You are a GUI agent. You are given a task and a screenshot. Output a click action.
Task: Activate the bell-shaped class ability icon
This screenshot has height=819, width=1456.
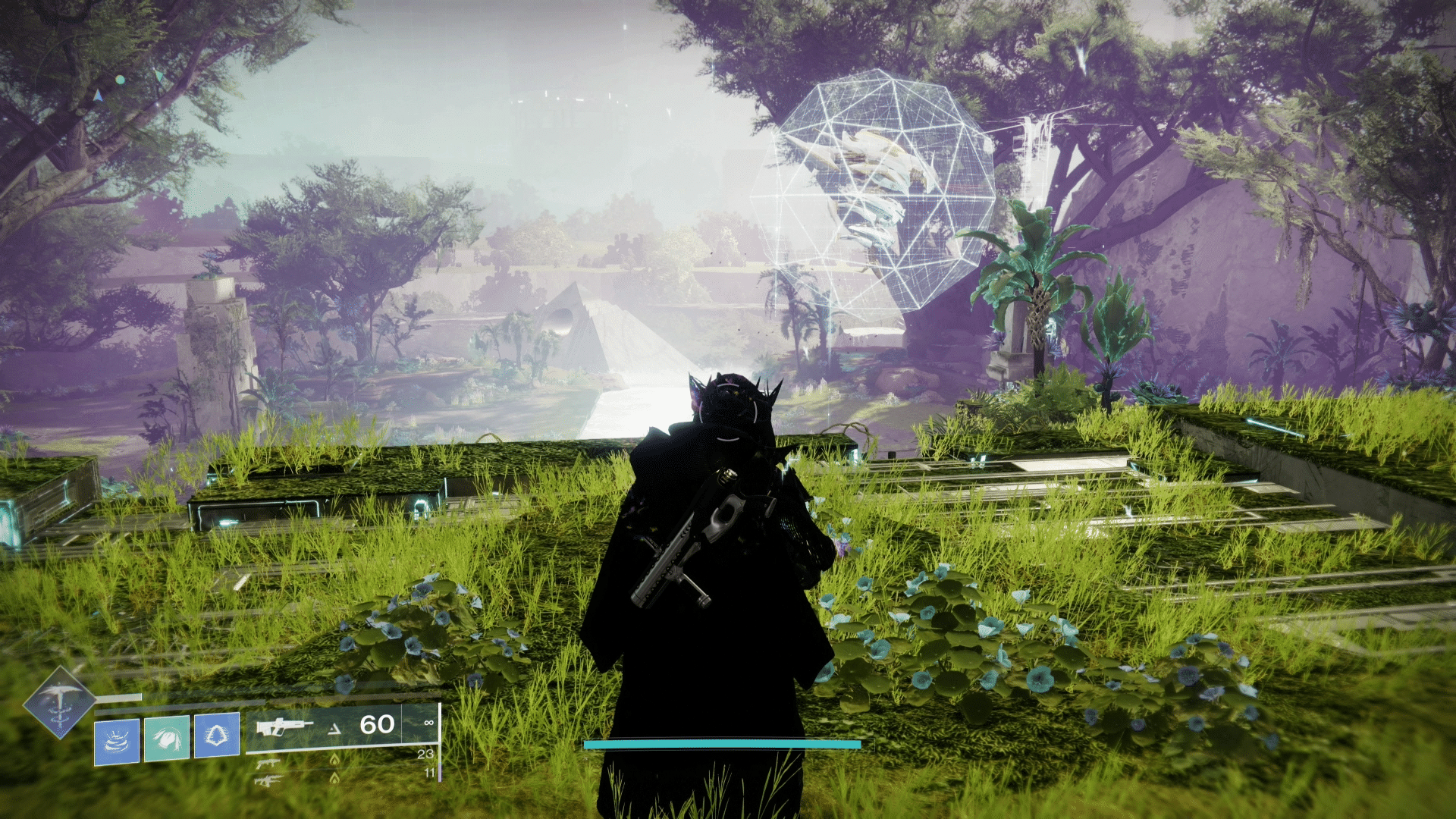[217, 735]
